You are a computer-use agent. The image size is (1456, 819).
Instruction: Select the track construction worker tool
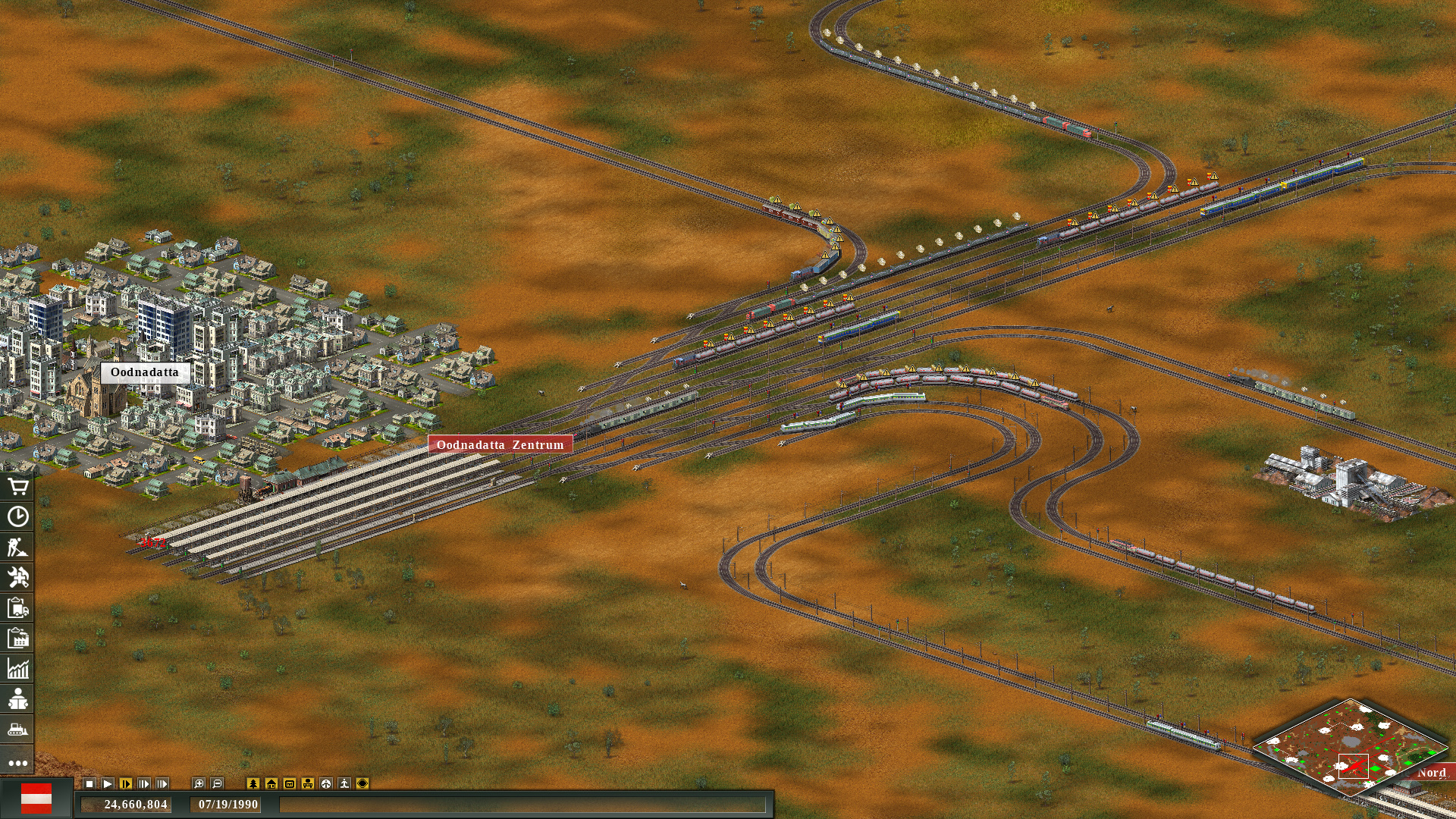19,548
